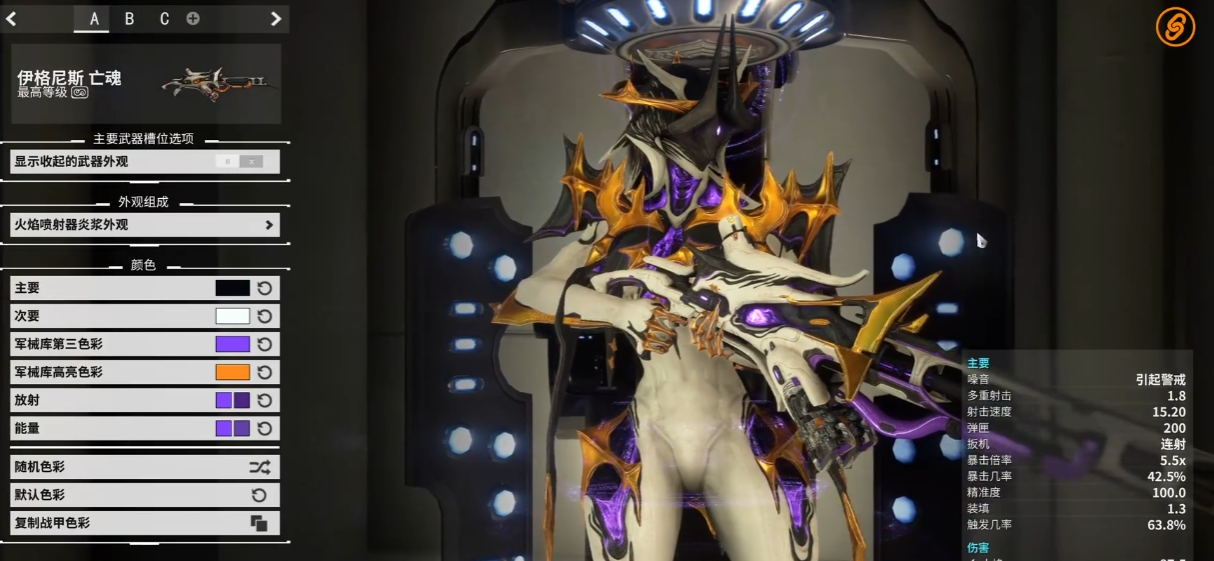Select the 伊格尼斯 亡魂 weapon thumbnail
Viewport: 1214px width, 561px height.
point(218,83)
